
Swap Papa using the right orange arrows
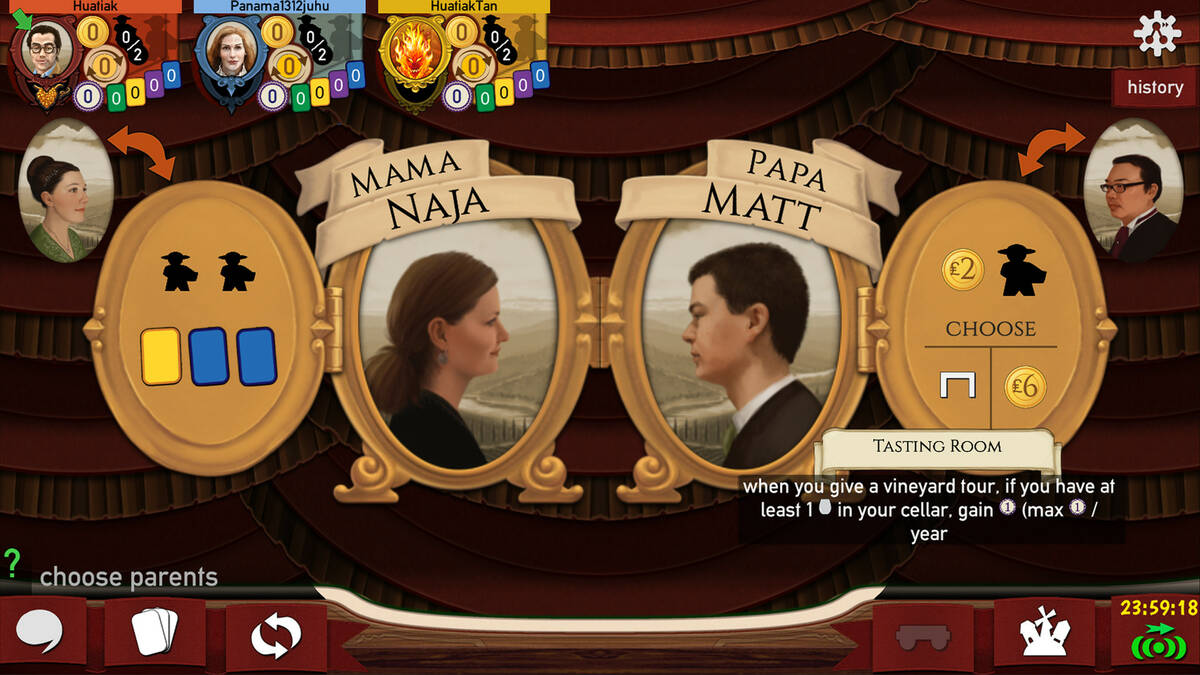click(1052, 149)
